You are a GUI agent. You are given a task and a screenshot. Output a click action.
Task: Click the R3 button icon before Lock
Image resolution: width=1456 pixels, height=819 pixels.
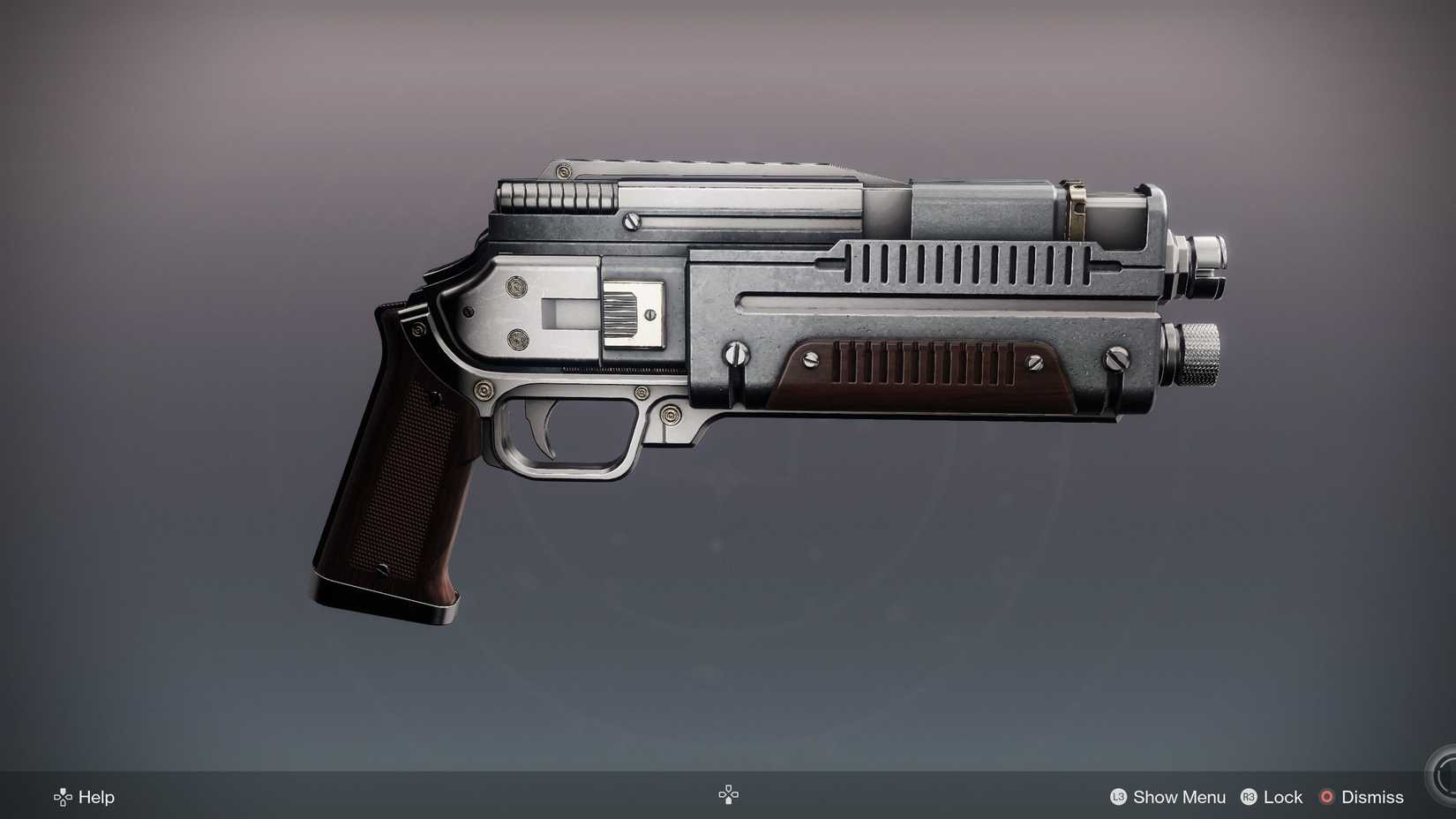point(1248,797)
